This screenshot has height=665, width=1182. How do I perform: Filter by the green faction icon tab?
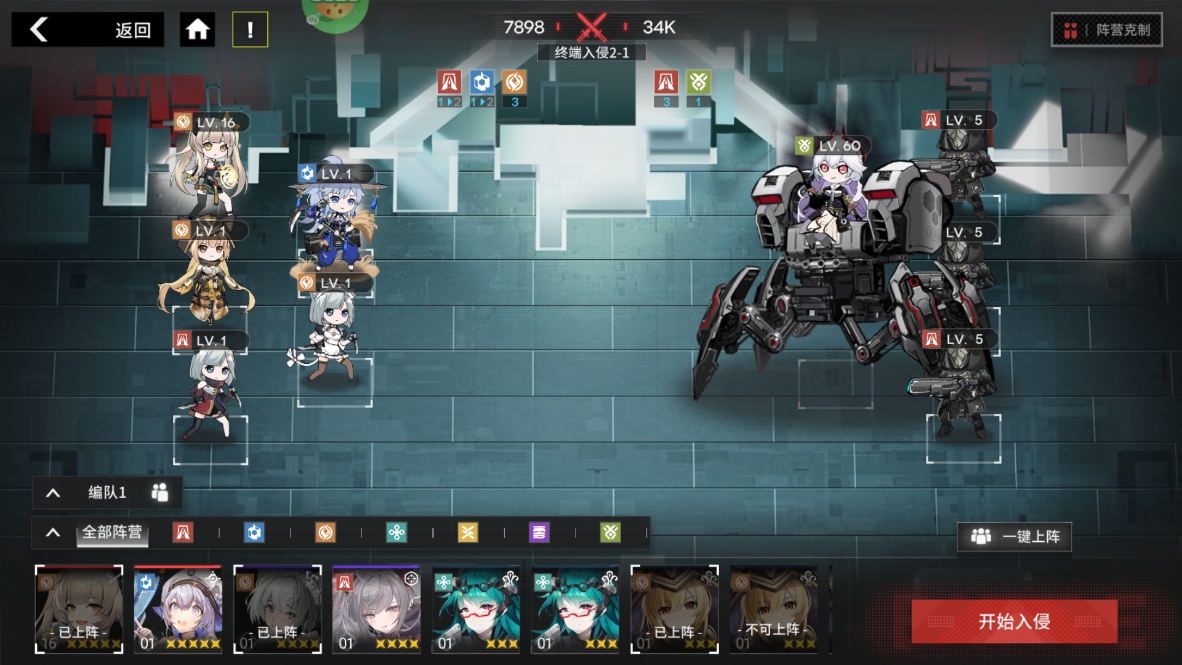(x=610, y=533)
